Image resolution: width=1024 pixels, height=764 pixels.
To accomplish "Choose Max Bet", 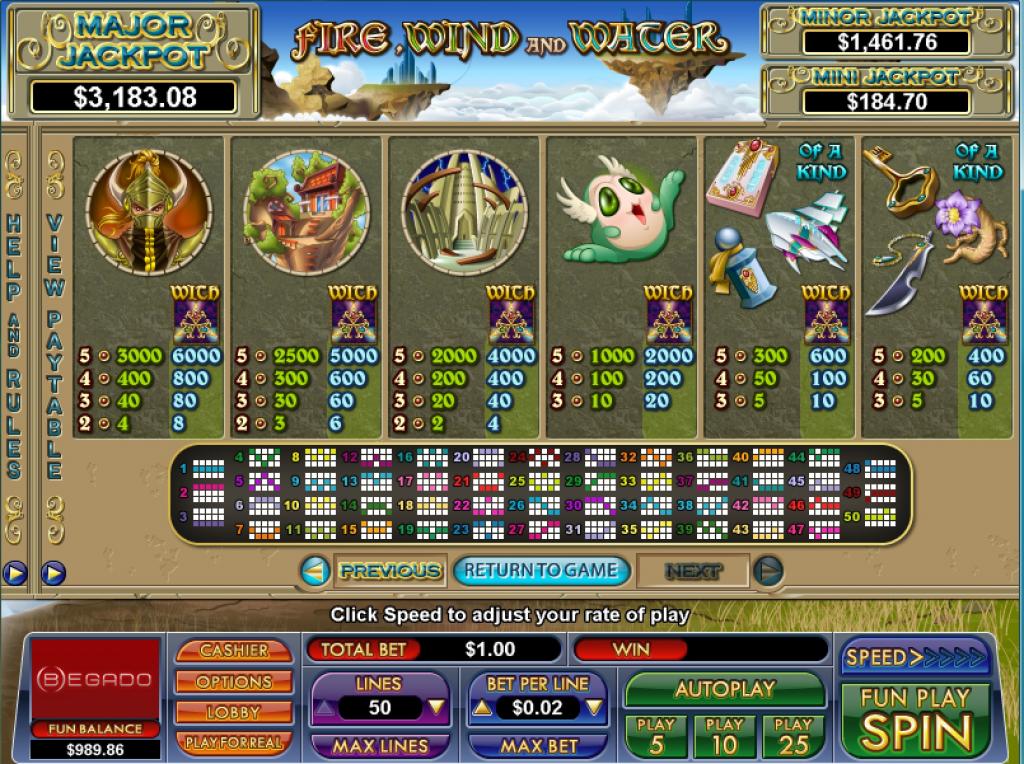I will click(x=538, y=746).
